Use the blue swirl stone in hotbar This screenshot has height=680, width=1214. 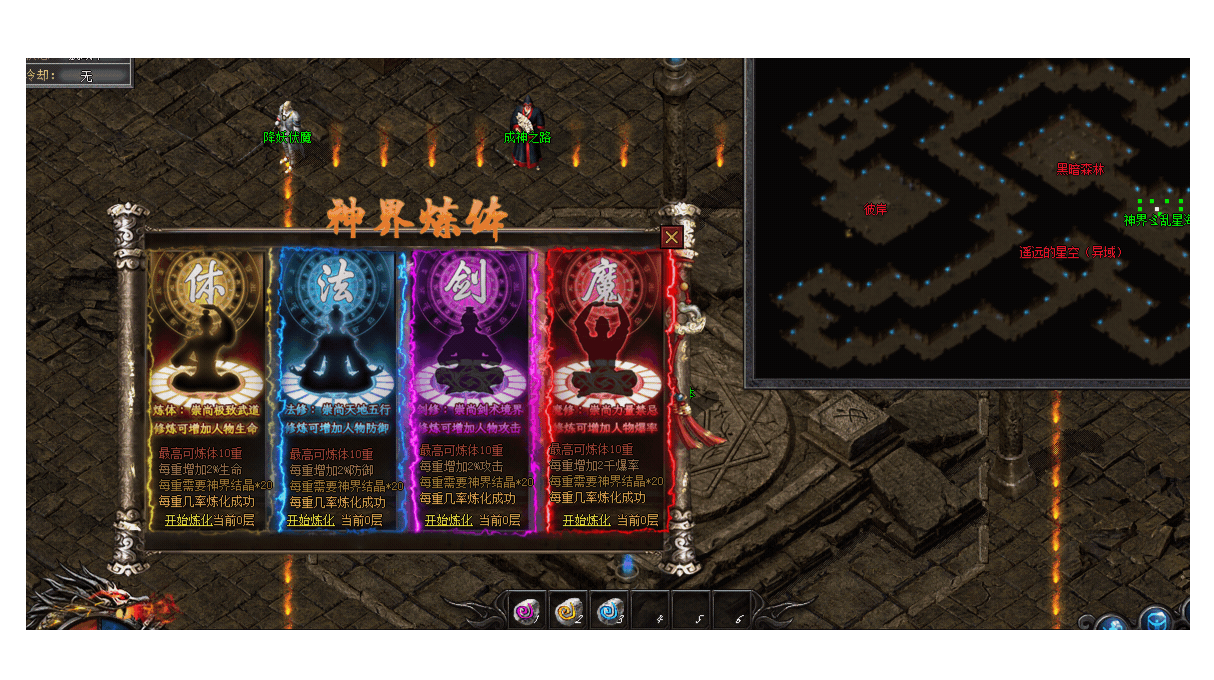coord(609,611)
